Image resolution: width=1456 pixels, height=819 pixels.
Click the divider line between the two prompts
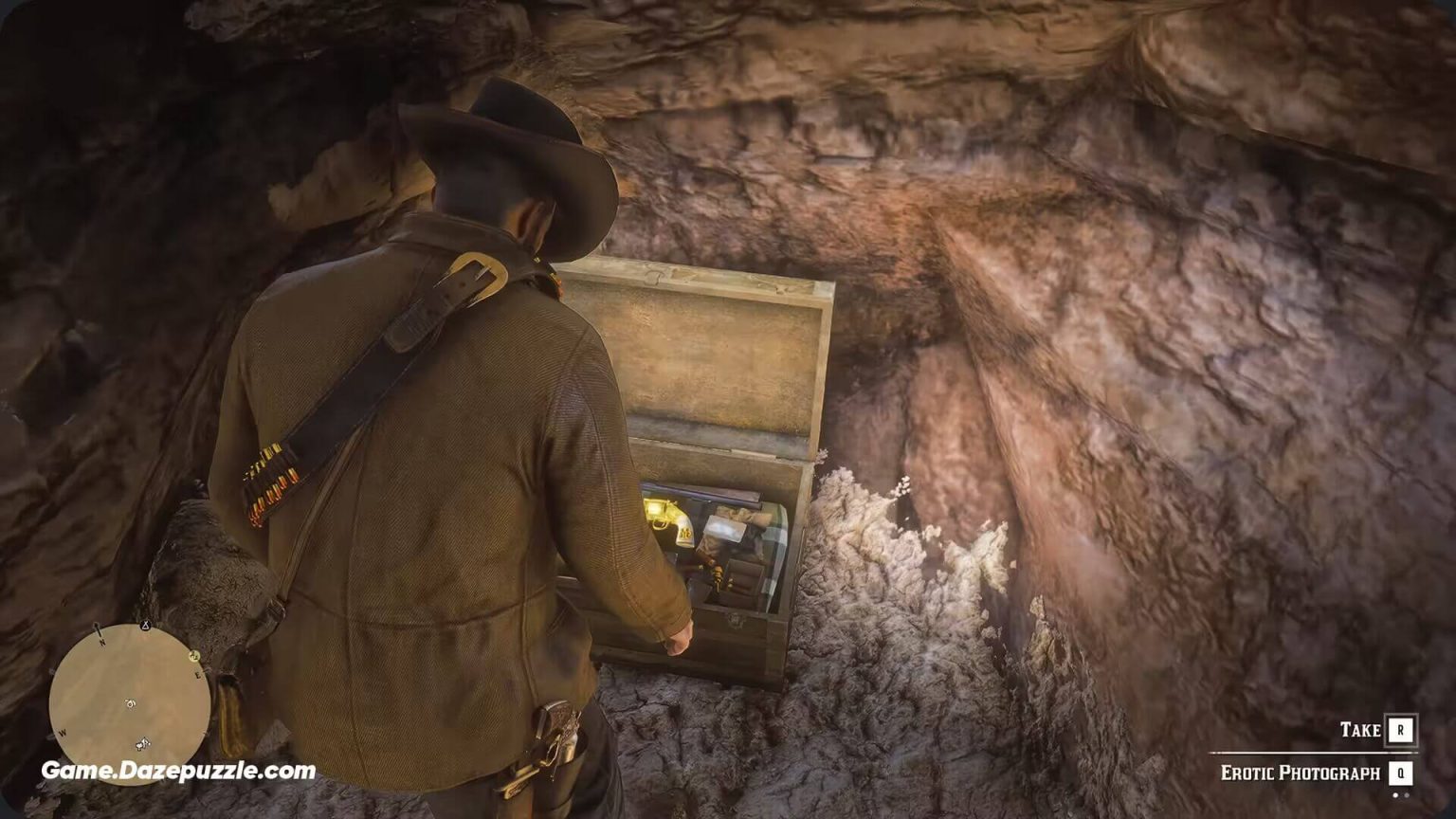pos(1312,753)
